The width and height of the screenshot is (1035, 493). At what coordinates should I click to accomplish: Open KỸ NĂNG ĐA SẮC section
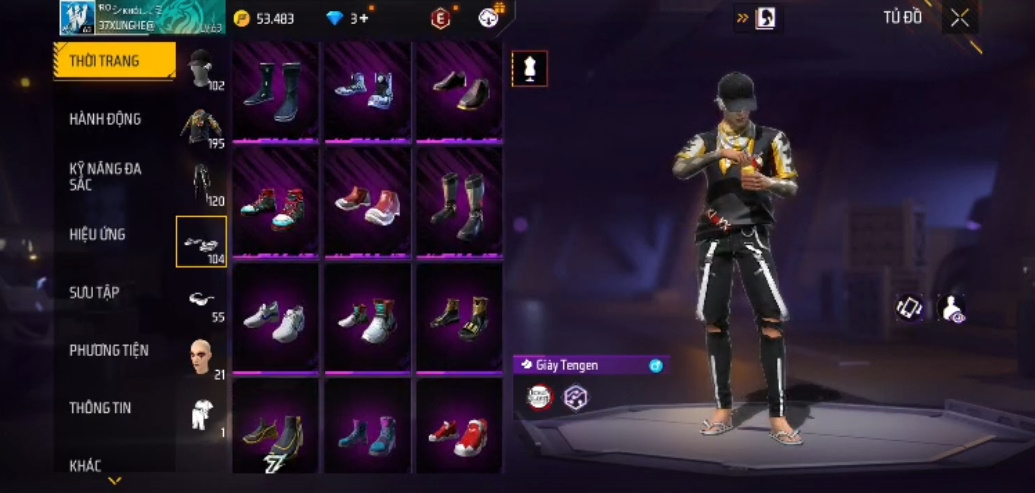click(105, 177)
